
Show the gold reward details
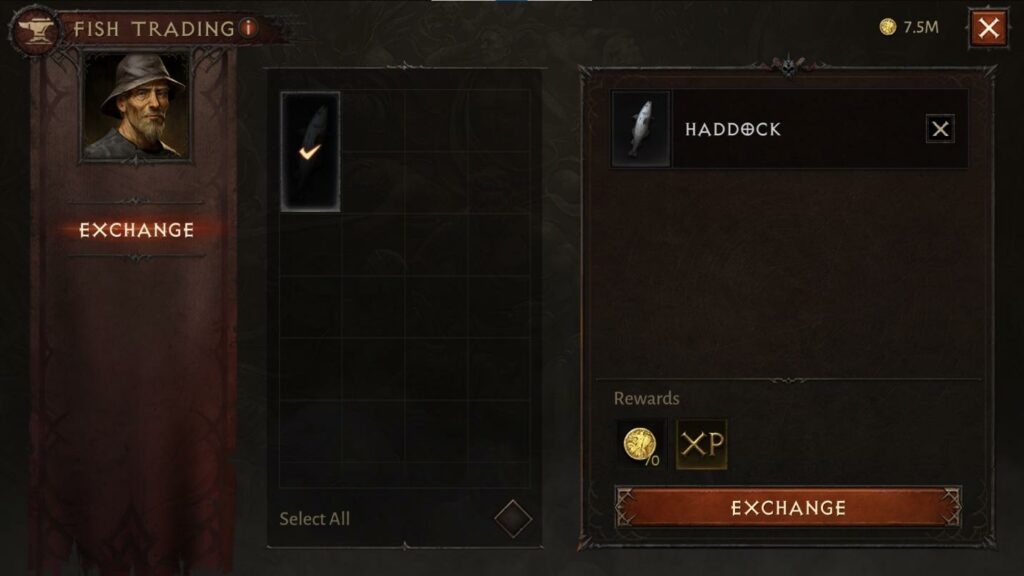coord(639,444)
